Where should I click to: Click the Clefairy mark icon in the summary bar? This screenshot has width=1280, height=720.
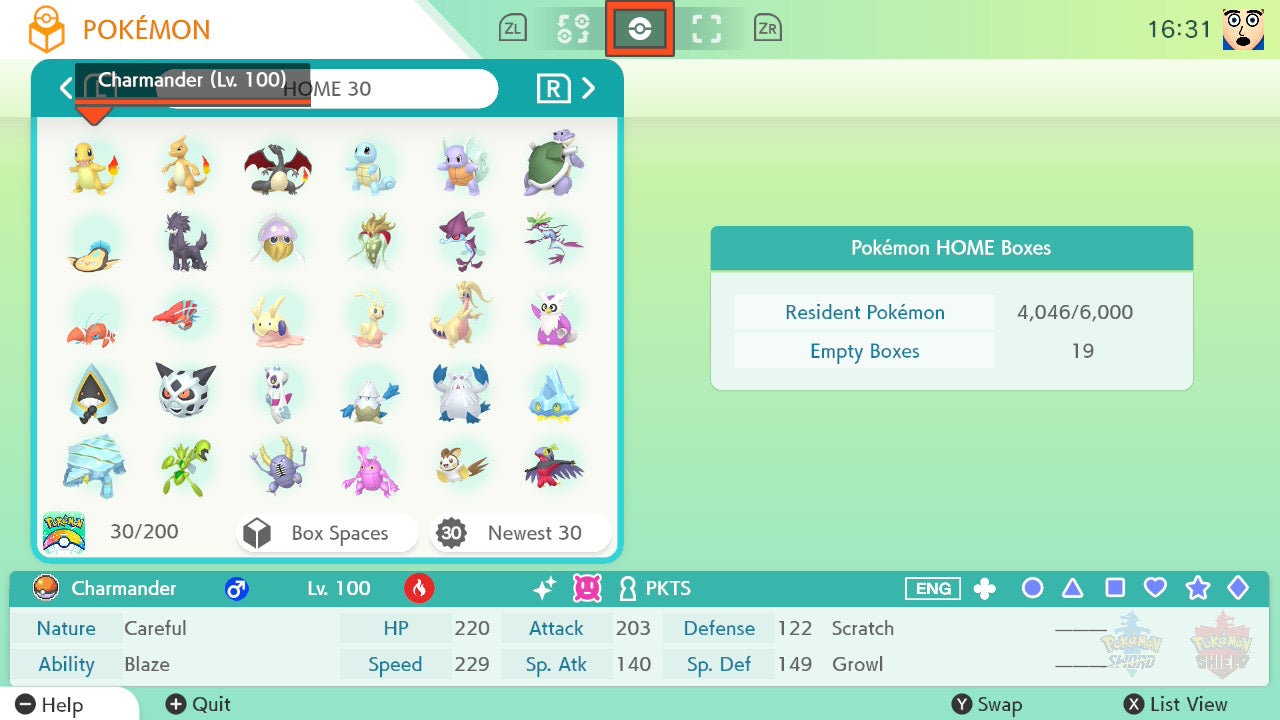click(587, 589)
